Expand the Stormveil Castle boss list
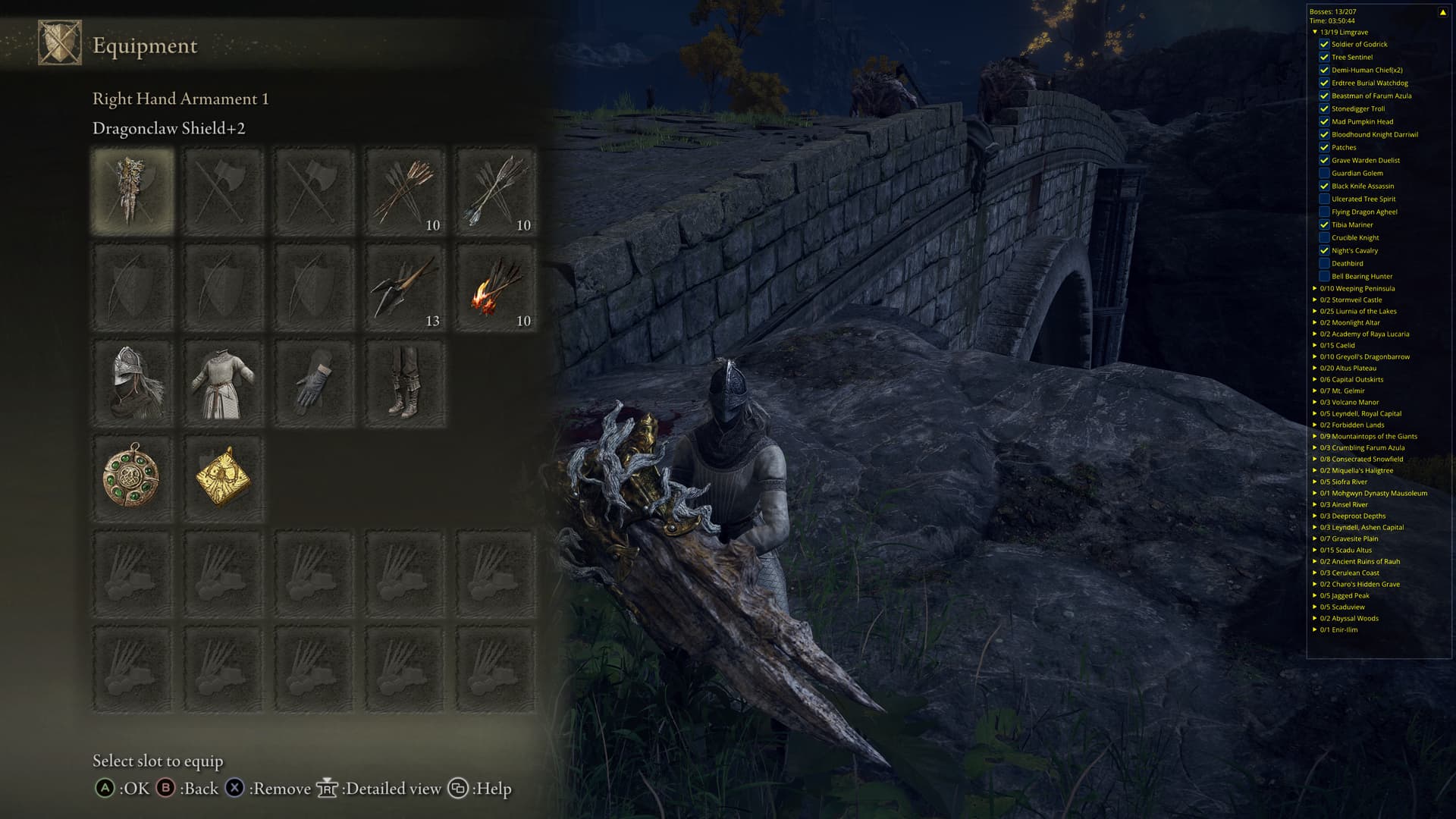Viewport: 1456px width, 819px height. click(x=1315, y=300)
